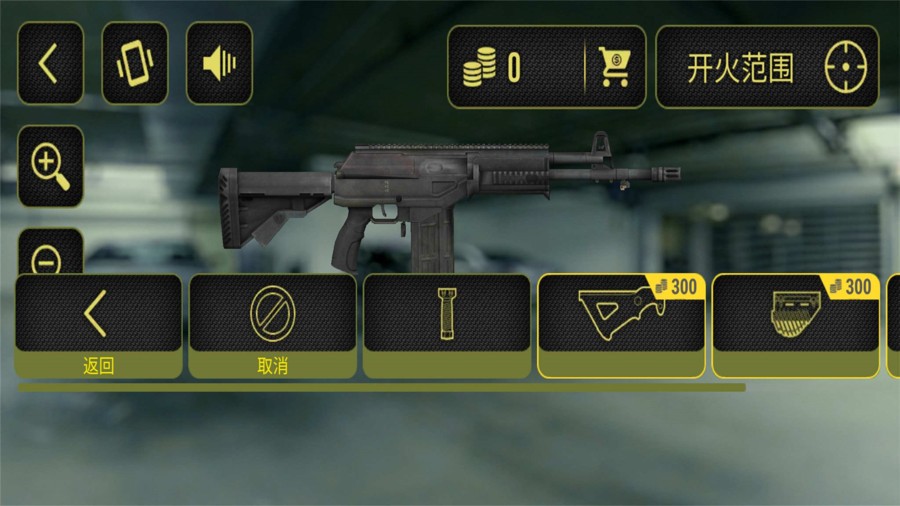Choose the 取消 cancel attachment tile
The width and height of the screenshot is (900, 506).
(272, 325)
